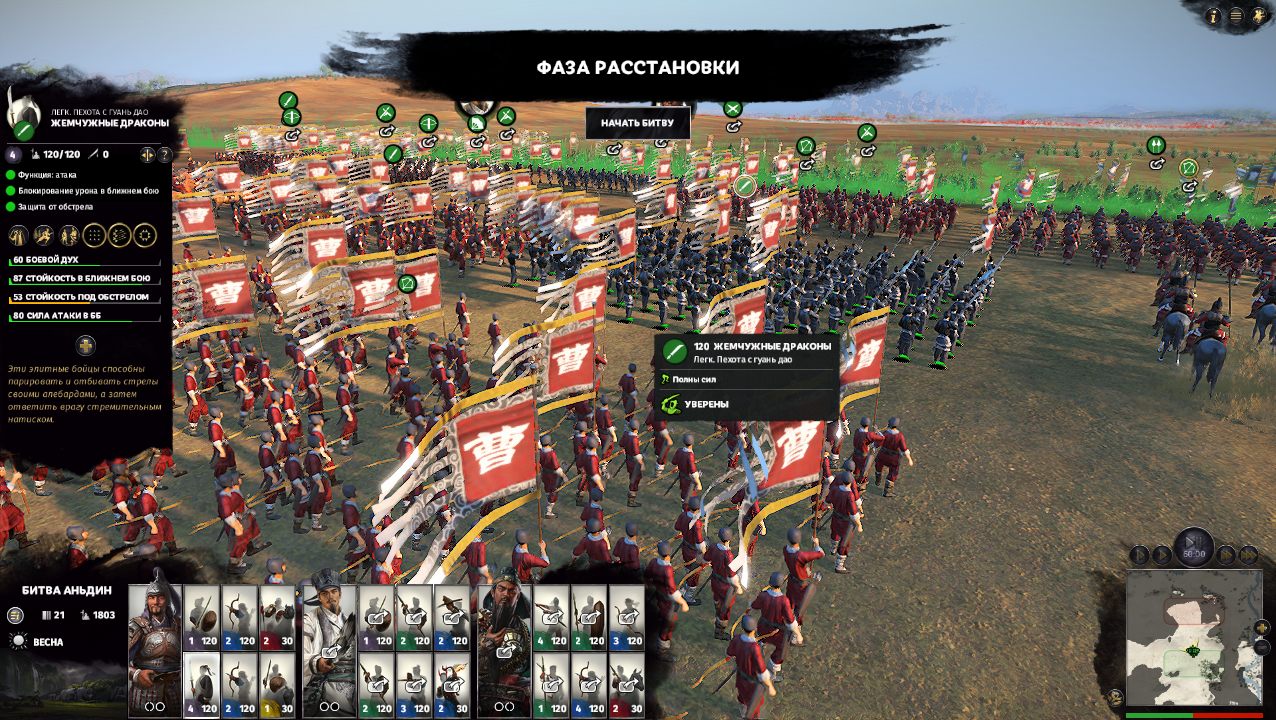Image resolution: width=1276 pixels, height=720 pixels.
Task: Set battle speed to slow motion
Action: (x=1139, y=554)
